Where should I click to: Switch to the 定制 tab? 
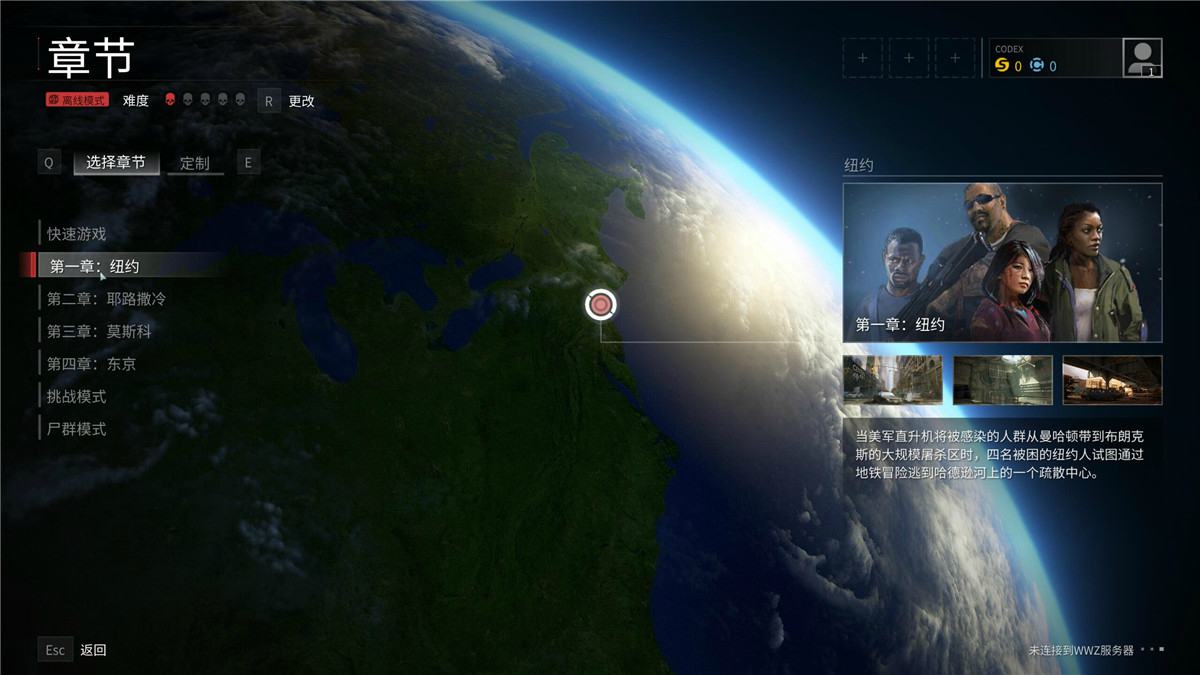195,163
